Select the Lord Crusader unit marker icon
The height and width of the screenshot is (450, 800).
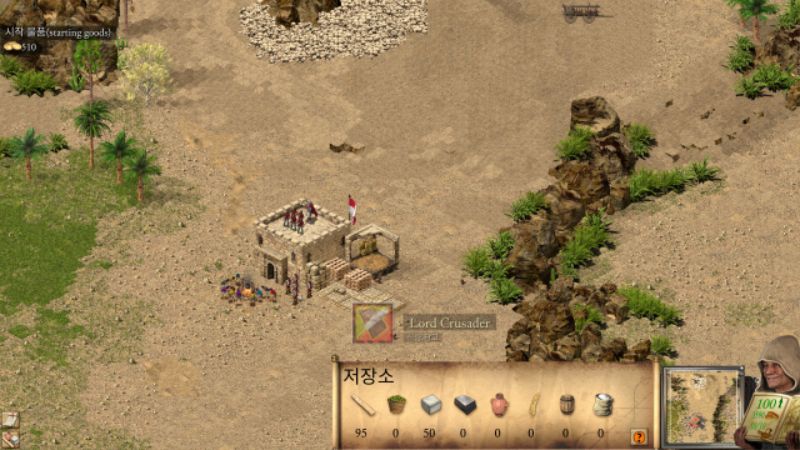373,323
